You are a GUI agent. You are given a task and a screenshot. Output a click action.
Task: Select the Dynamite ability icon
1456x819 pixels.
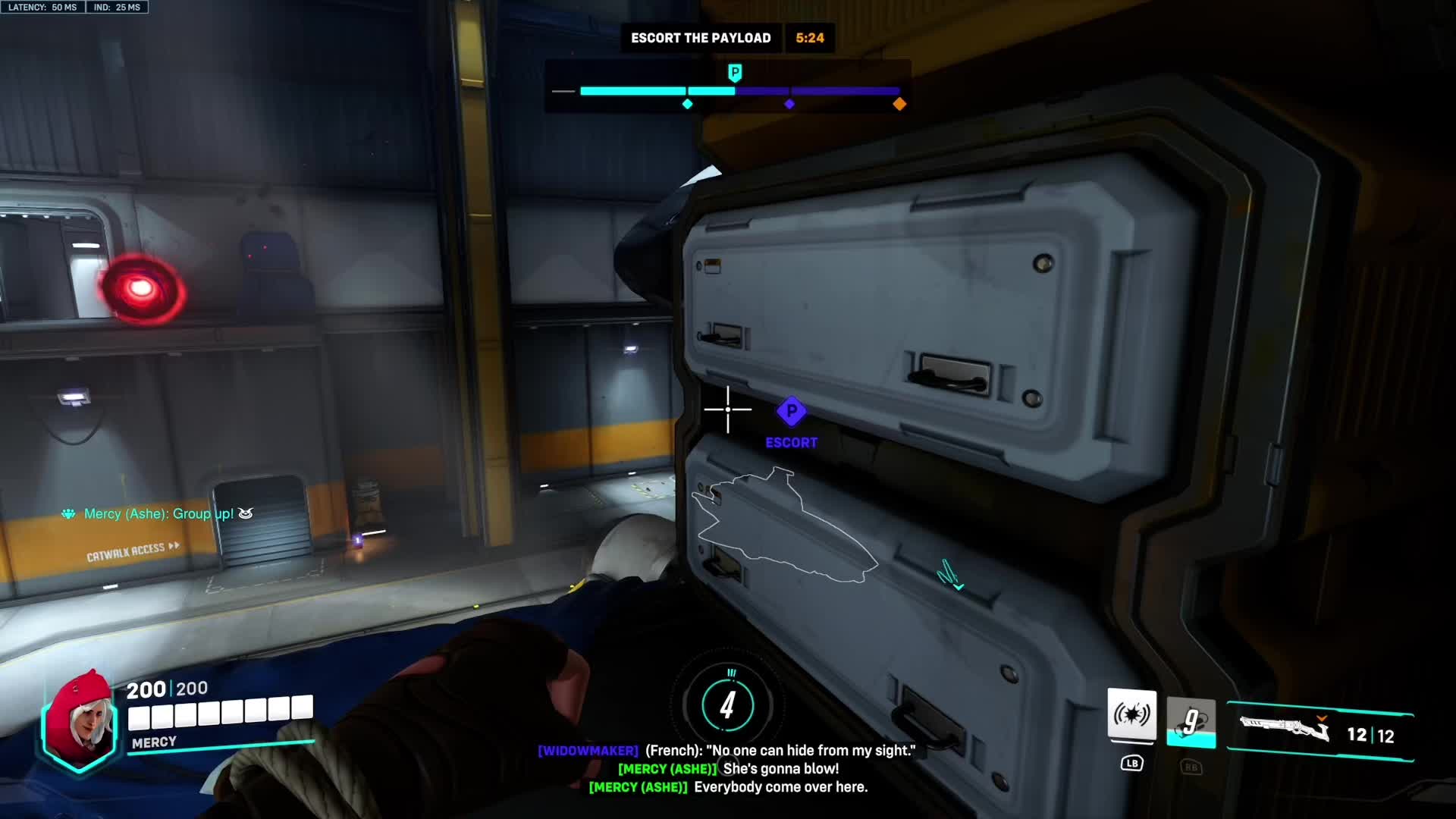1191,722
